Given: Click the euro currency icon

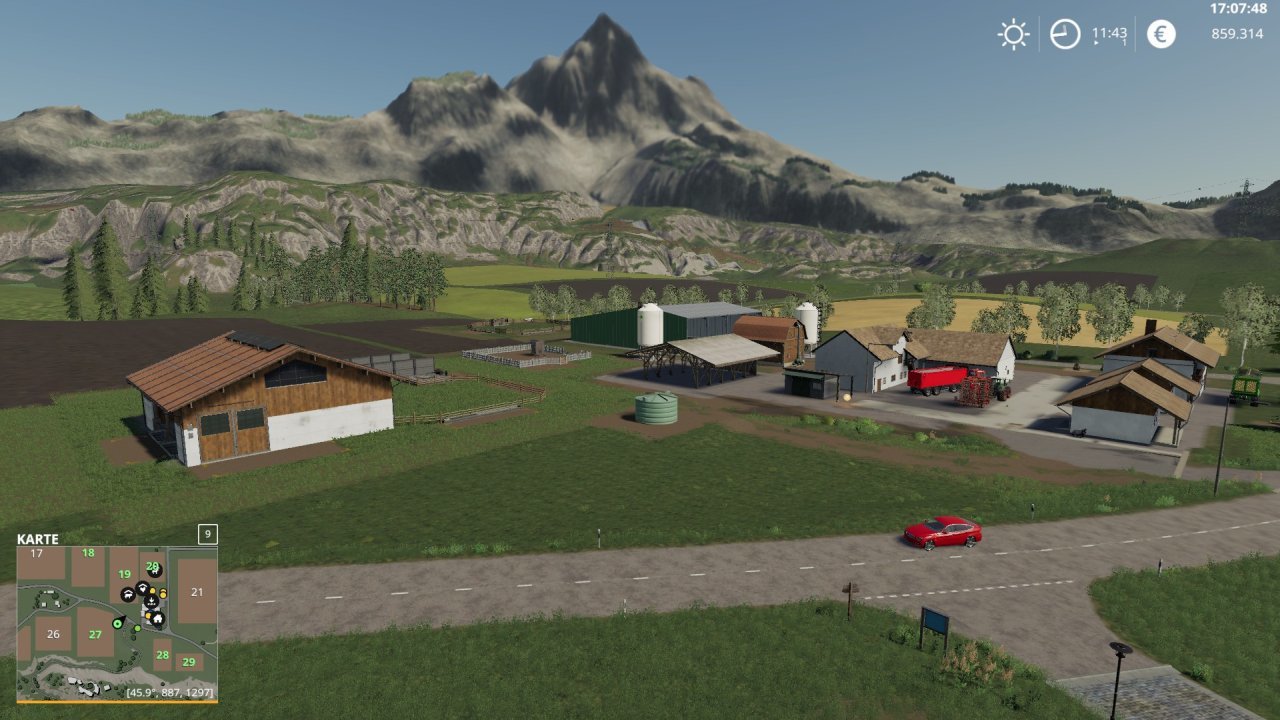Looking at the screenshot, I should [1160, 33].
